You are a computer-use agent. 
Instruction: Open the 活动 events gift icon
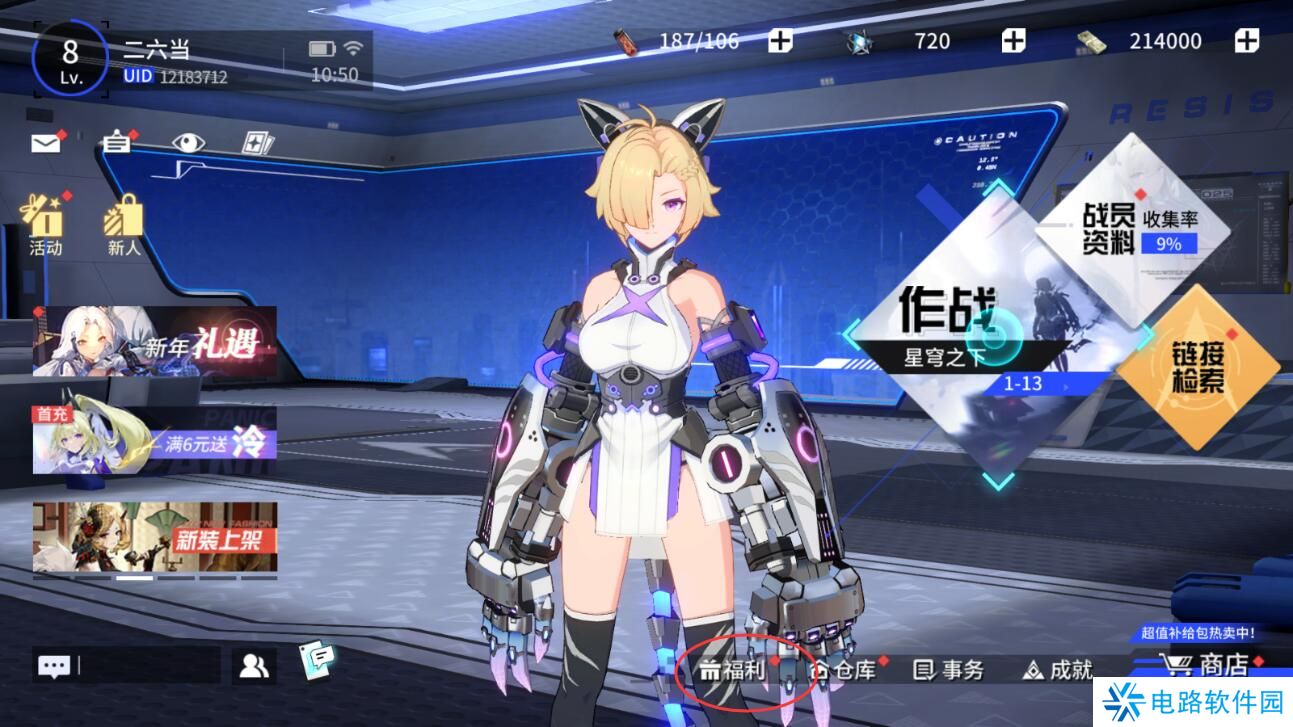pyautogui.click(x=45, y=222)
